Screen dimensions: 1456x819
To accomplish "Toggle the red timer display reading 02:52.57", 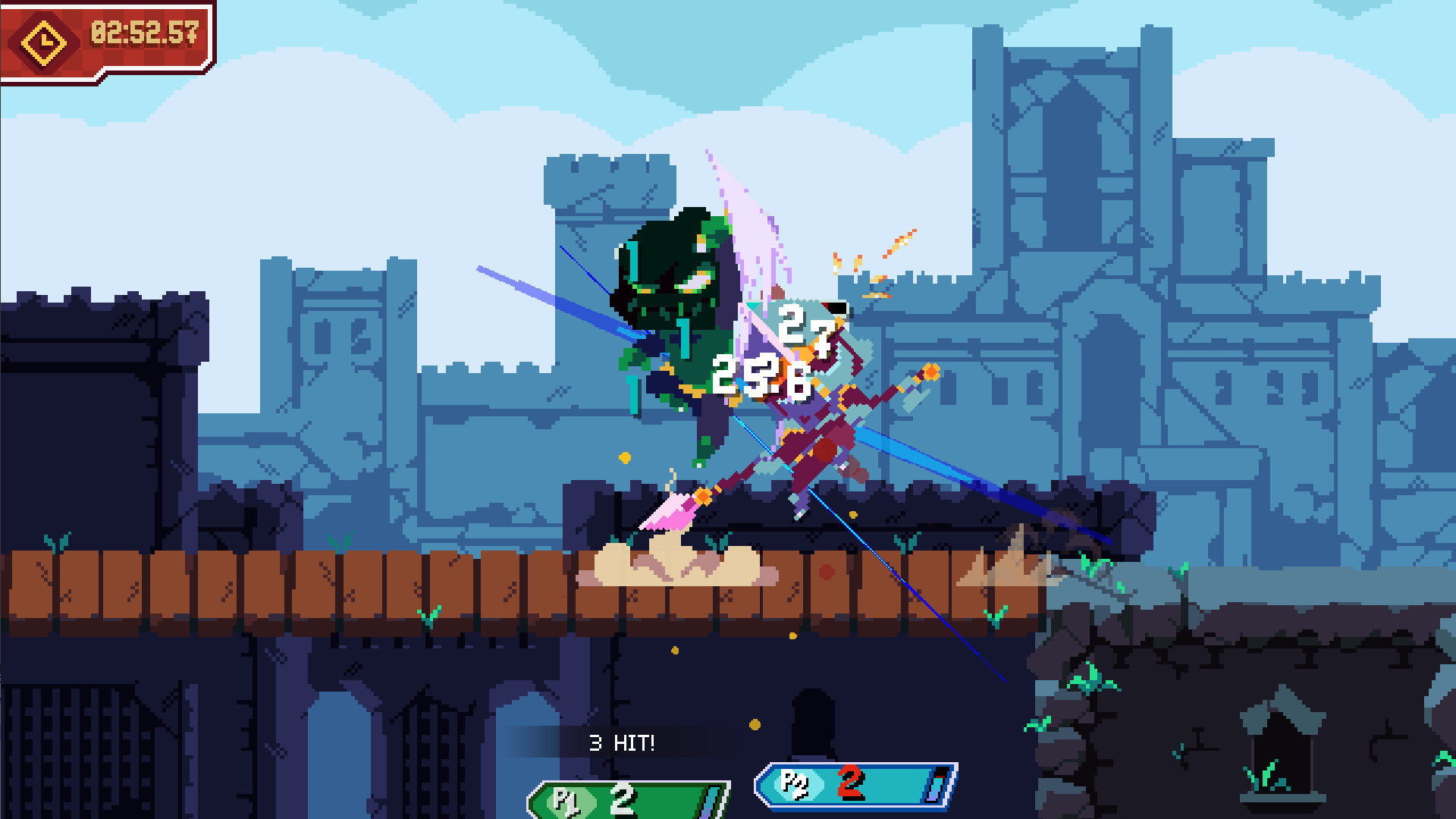I will click(144, 34).
